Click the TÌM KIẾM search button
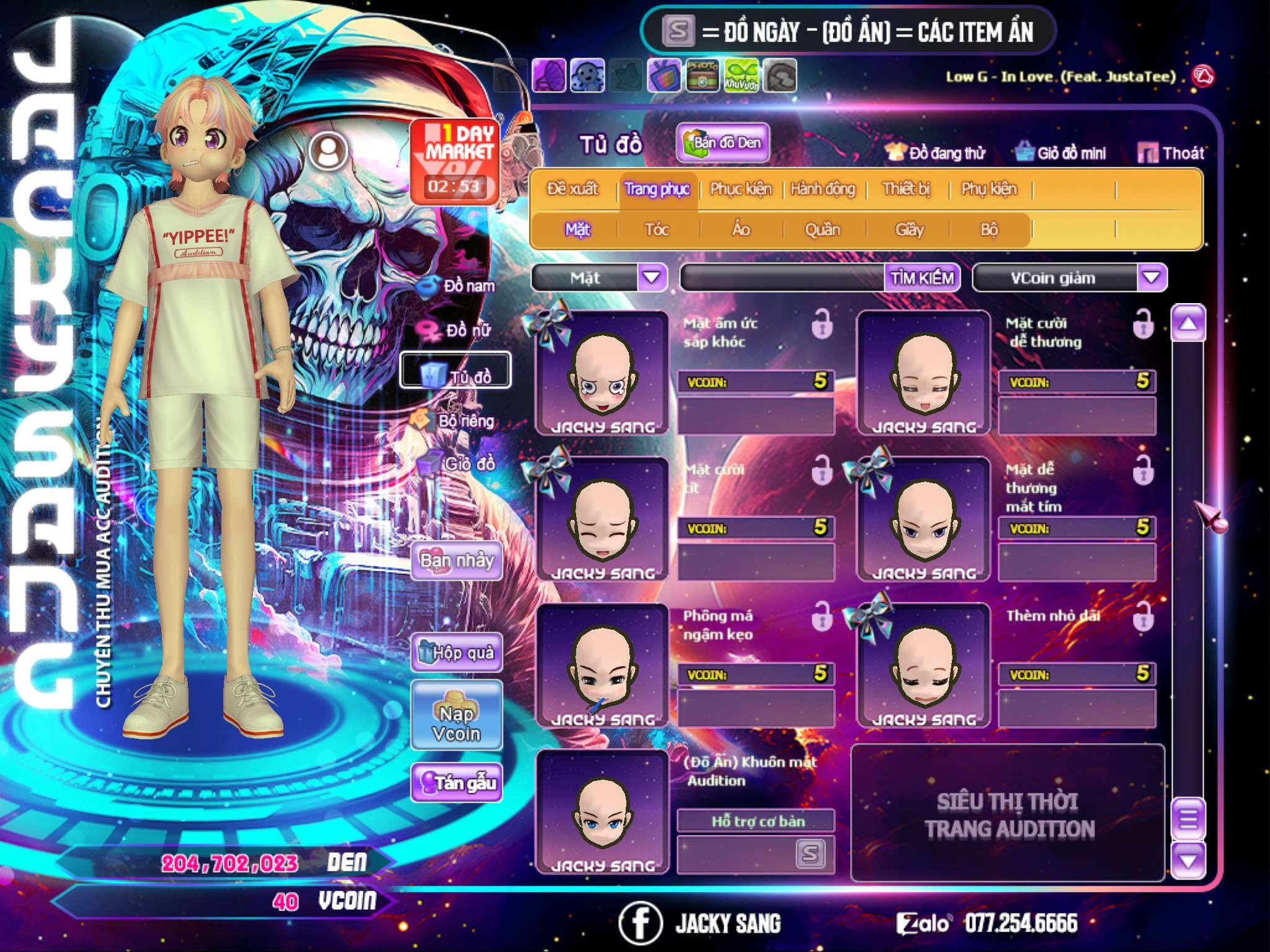 pyautogui.click(x=922, y=278)
